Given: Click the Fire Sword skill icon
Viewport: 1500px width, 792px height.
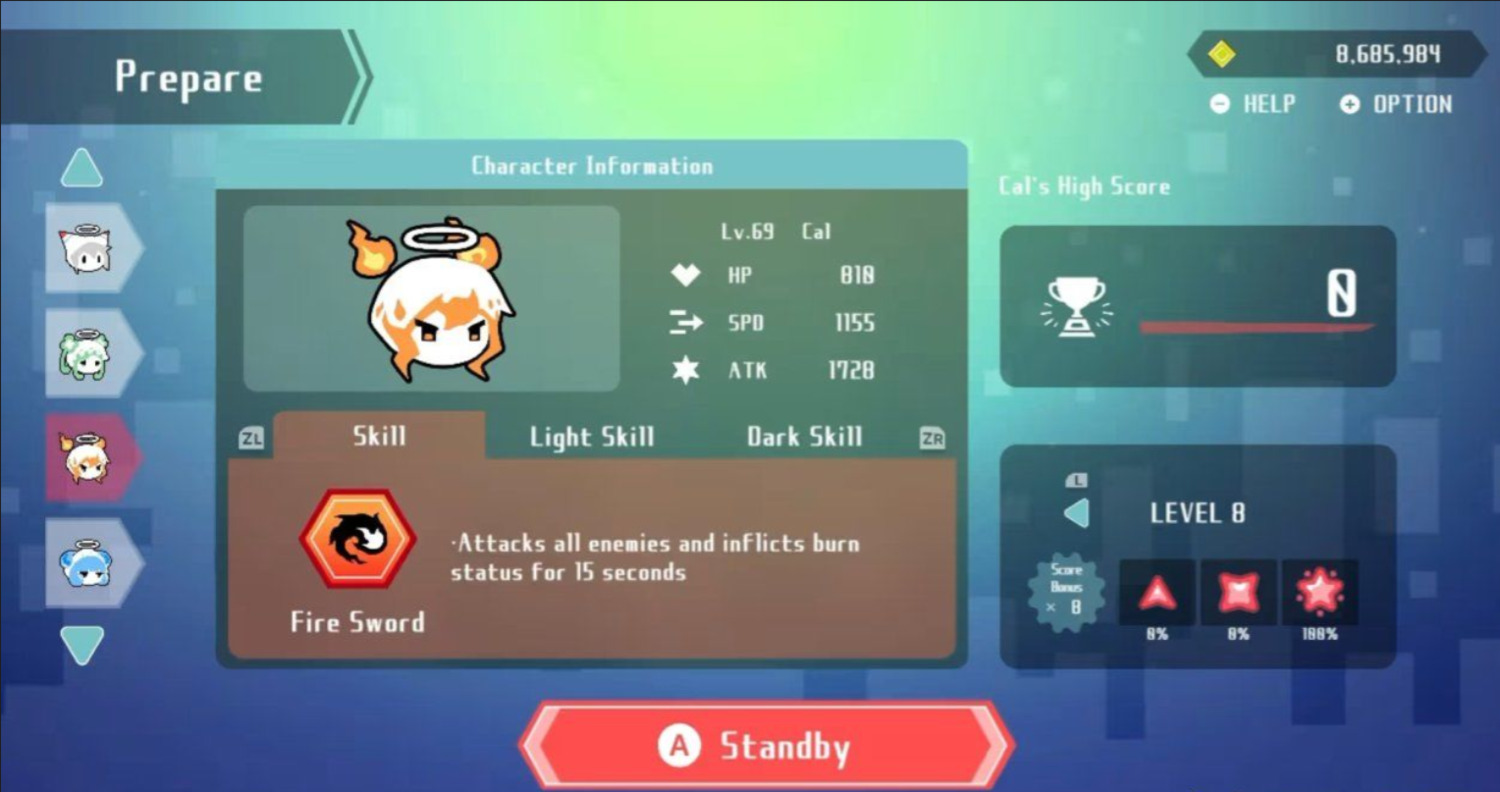Looking at the screenshot, I should point(358,538).
